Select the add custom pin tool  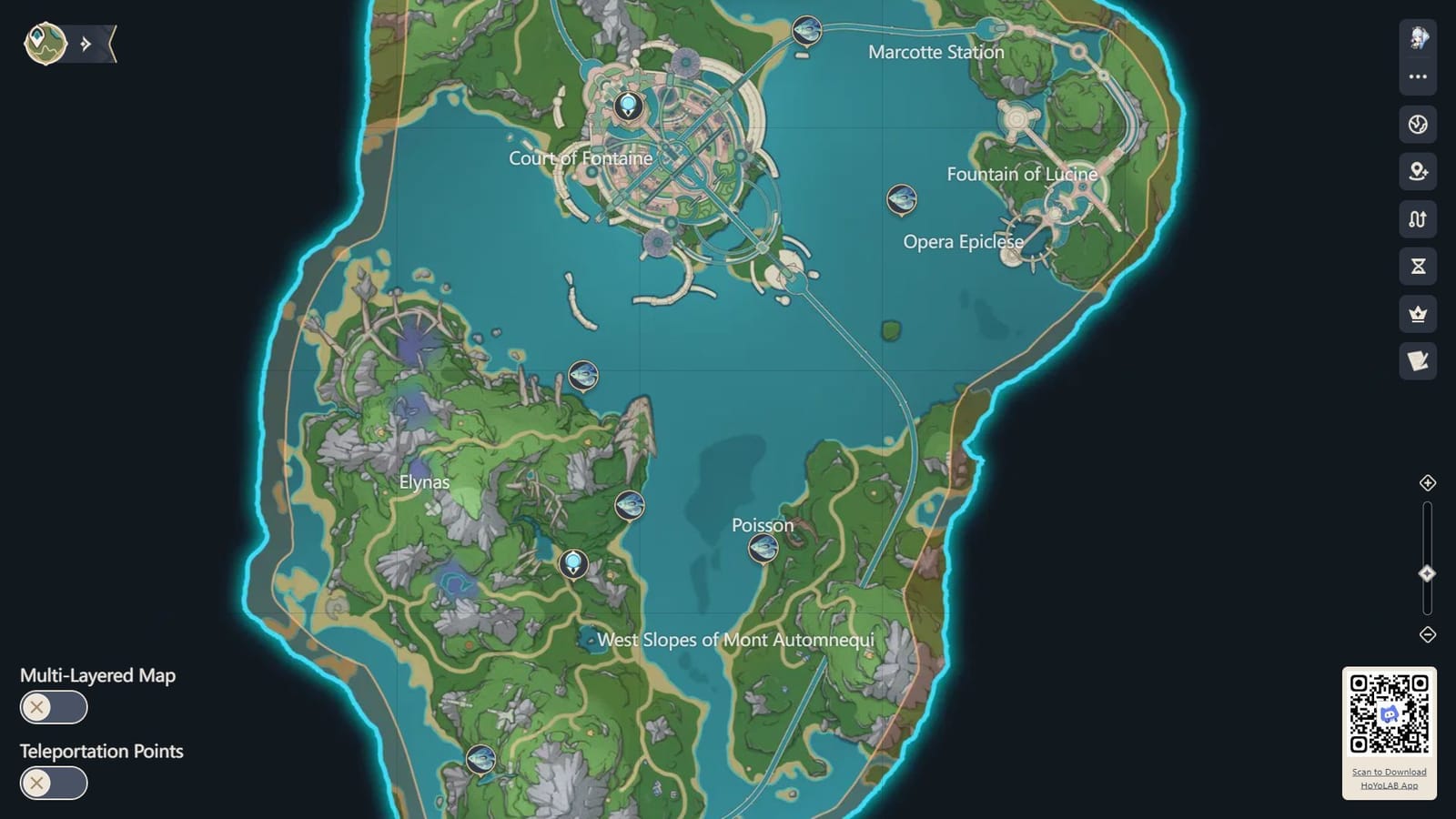click(1417, 169)
